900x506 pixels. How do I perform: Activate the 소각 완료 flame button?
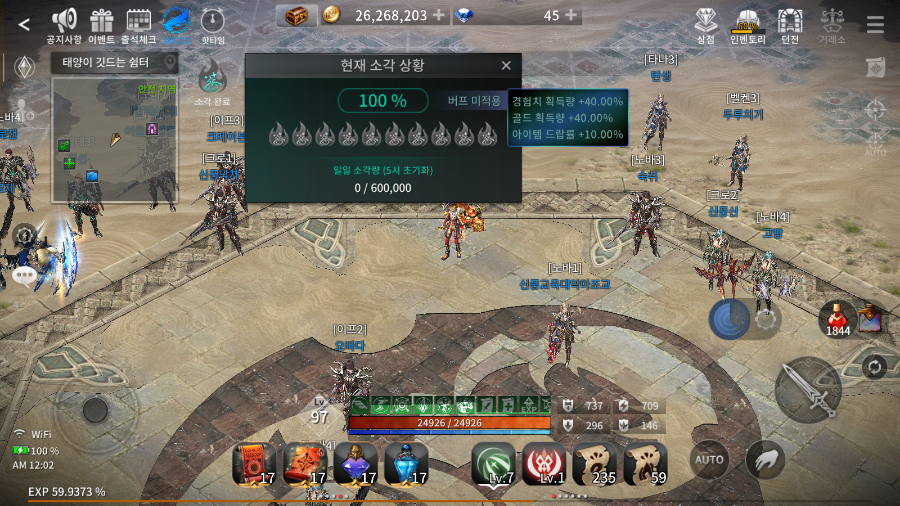[x=211, y=78]
